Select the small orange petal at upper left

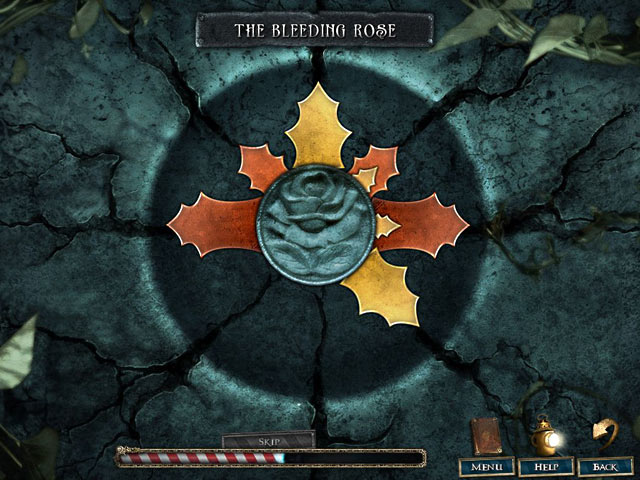tap(263, 165)
